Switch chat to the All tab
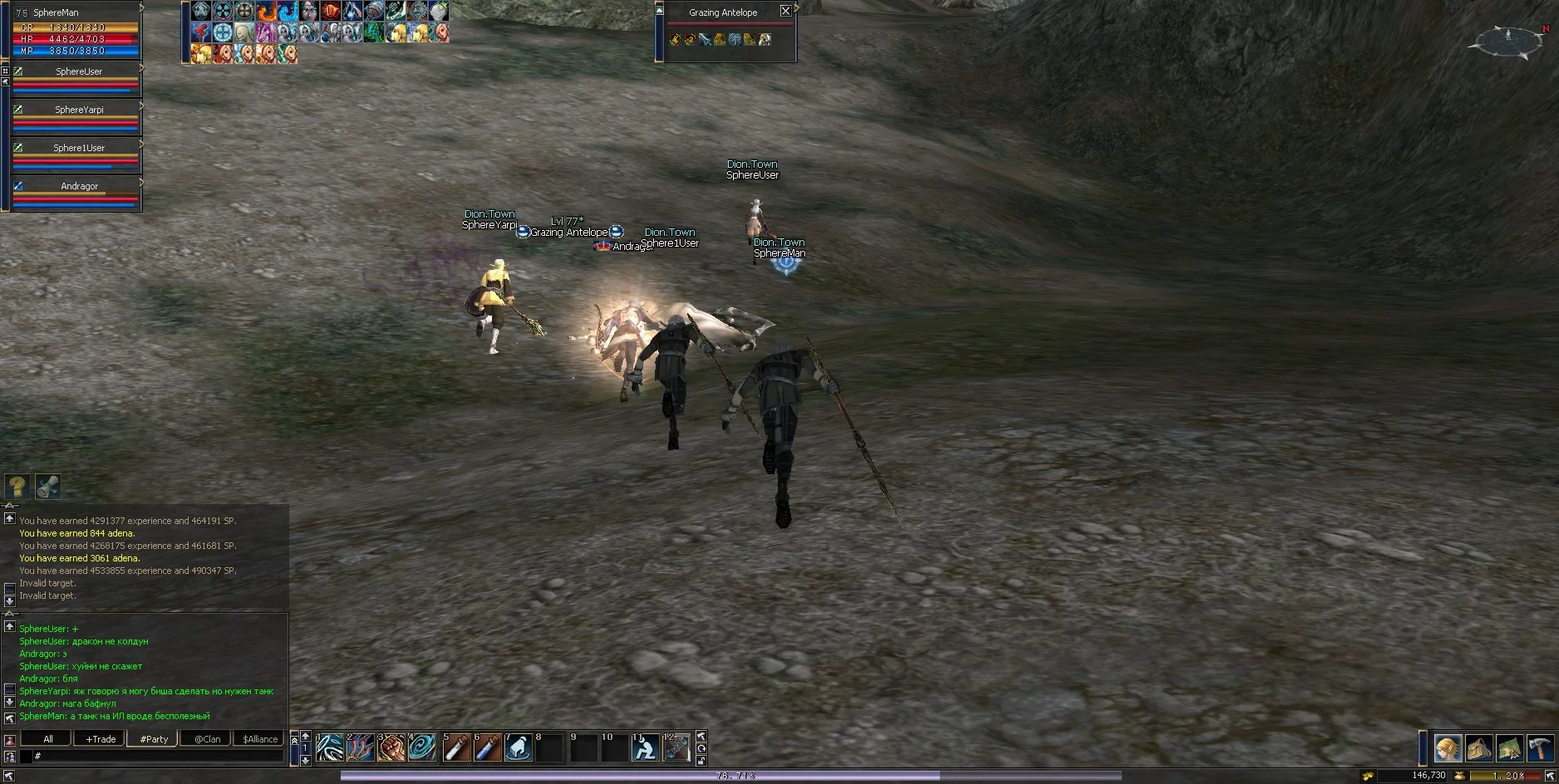Screen dimensions: 1559x784 click(48, 739)
